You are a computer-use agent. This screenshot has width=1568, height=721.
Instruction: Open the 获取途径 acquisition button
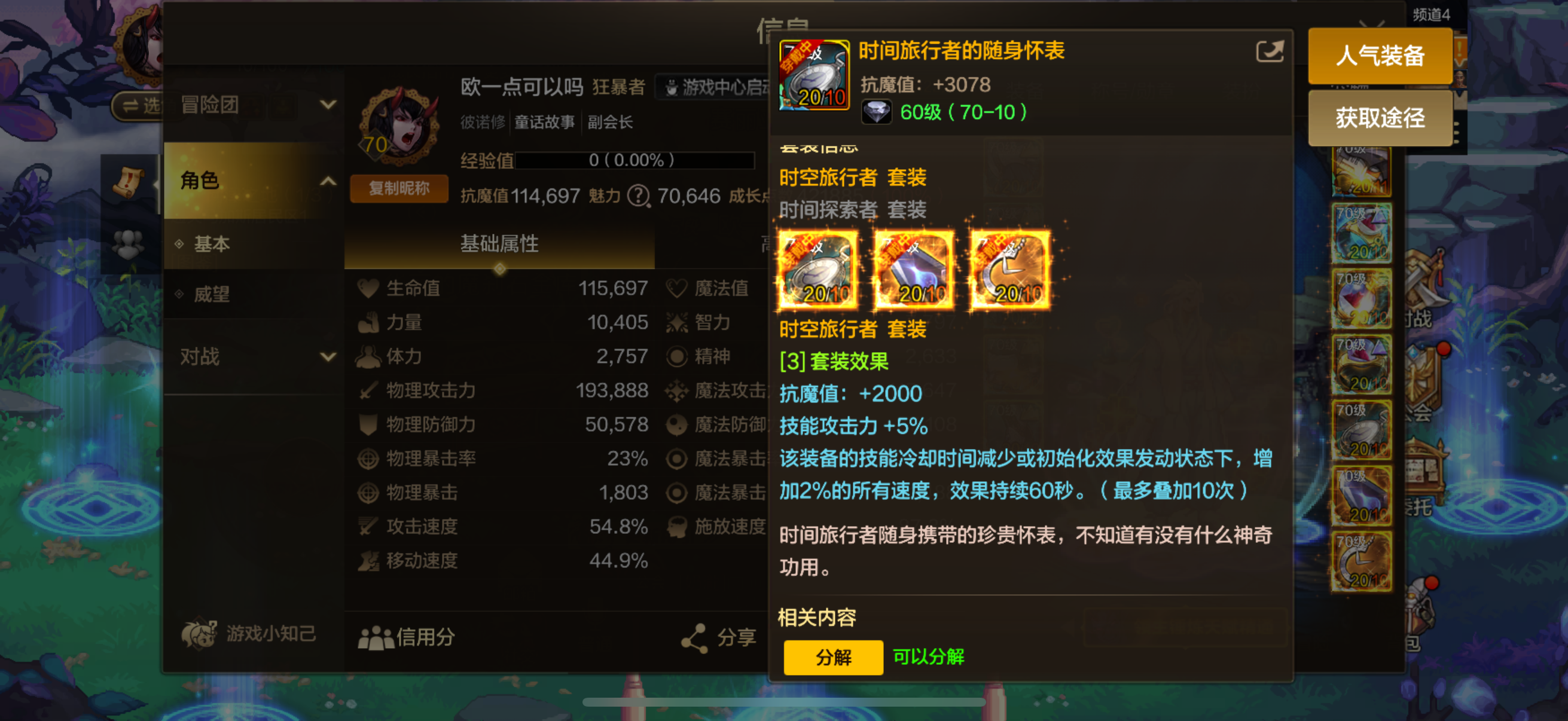coord(1380,118)
